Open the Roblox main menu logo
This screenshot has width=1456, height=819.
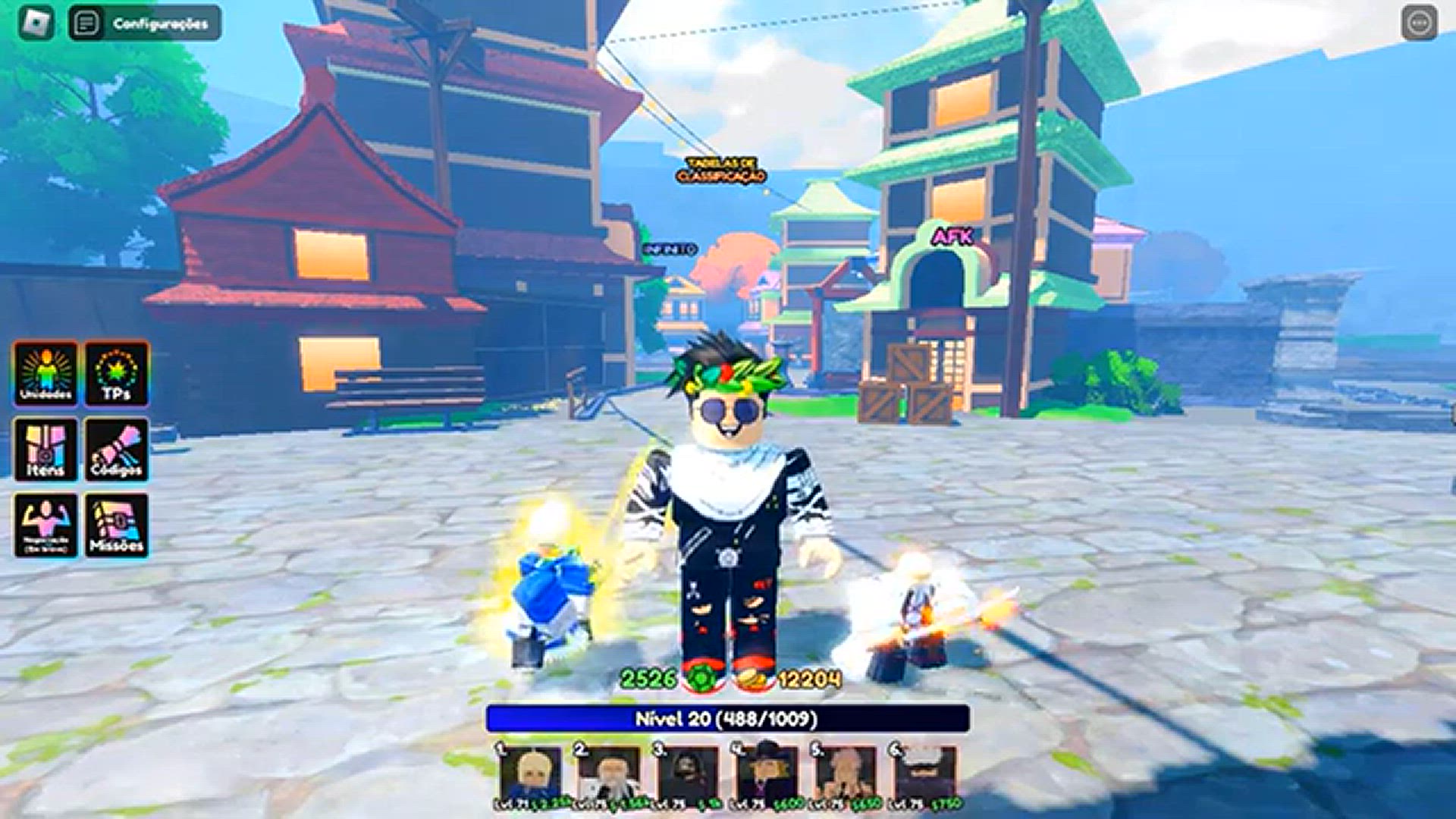coord(36,23)
